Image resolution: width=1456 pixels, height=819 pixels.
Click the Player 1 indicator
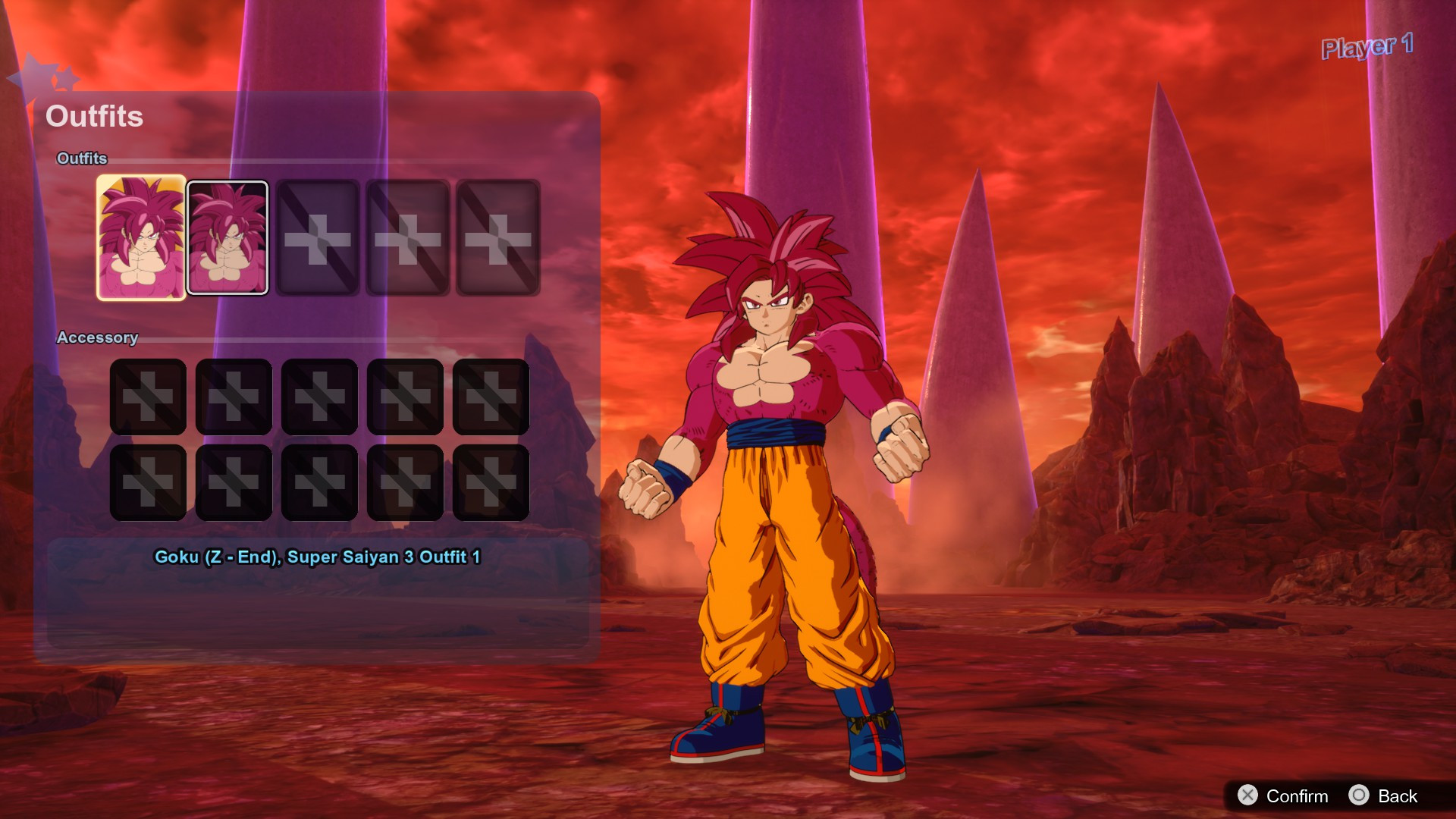coord(1367,47)
